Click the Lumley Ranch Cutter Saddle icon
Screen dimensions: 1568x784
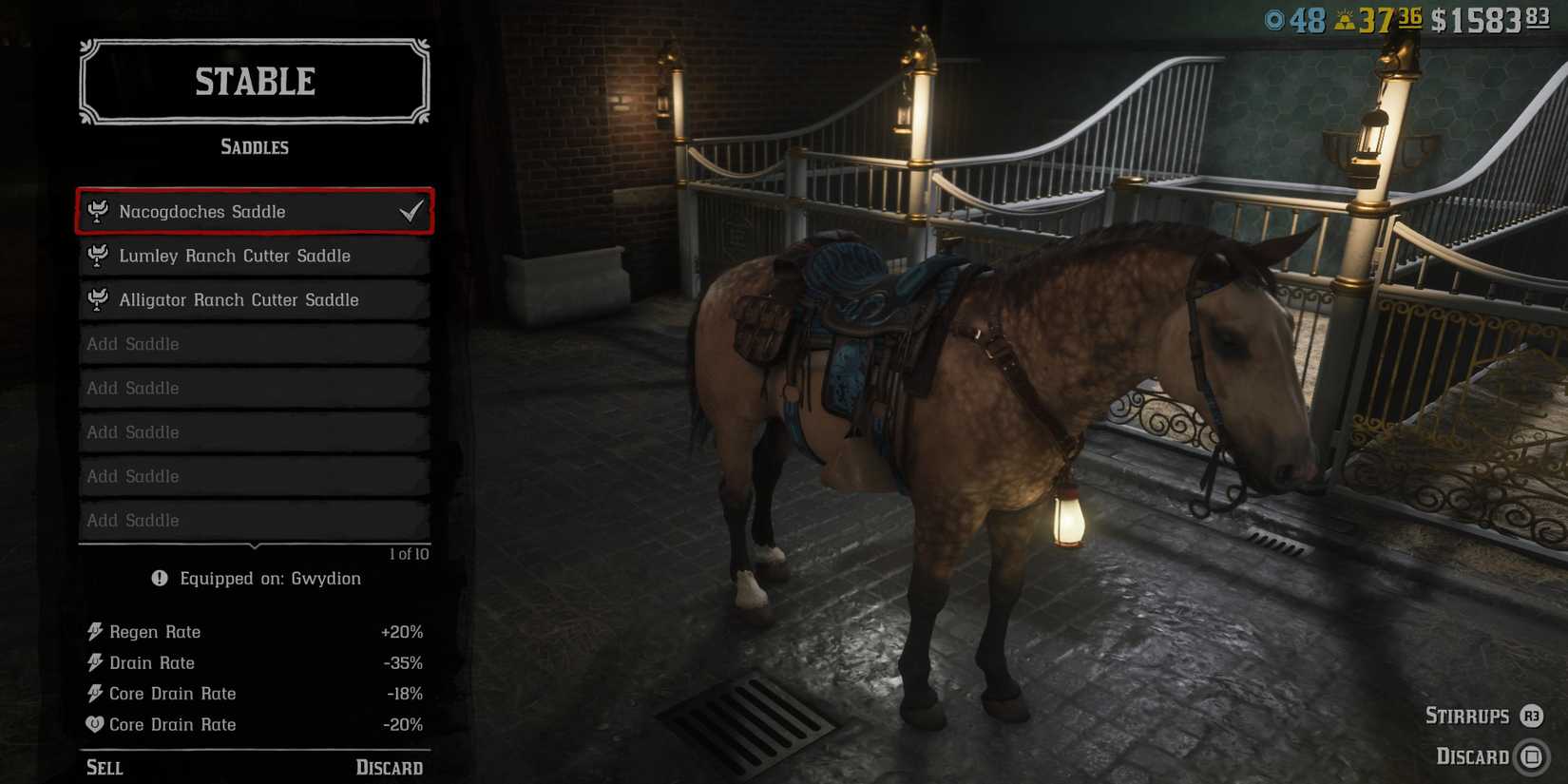(x=96, y=256)
